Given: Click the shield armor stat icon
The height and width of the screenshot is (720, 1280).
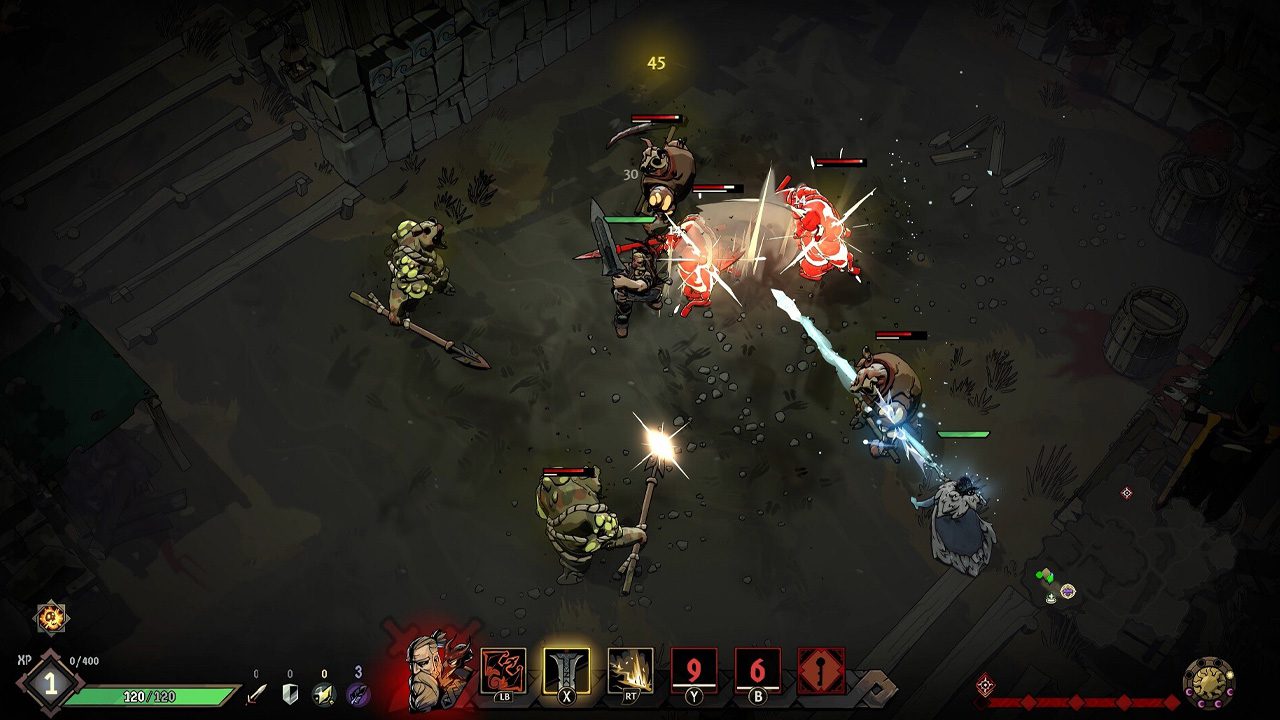Looking at the screenshot, I should (x=290, y=693).
